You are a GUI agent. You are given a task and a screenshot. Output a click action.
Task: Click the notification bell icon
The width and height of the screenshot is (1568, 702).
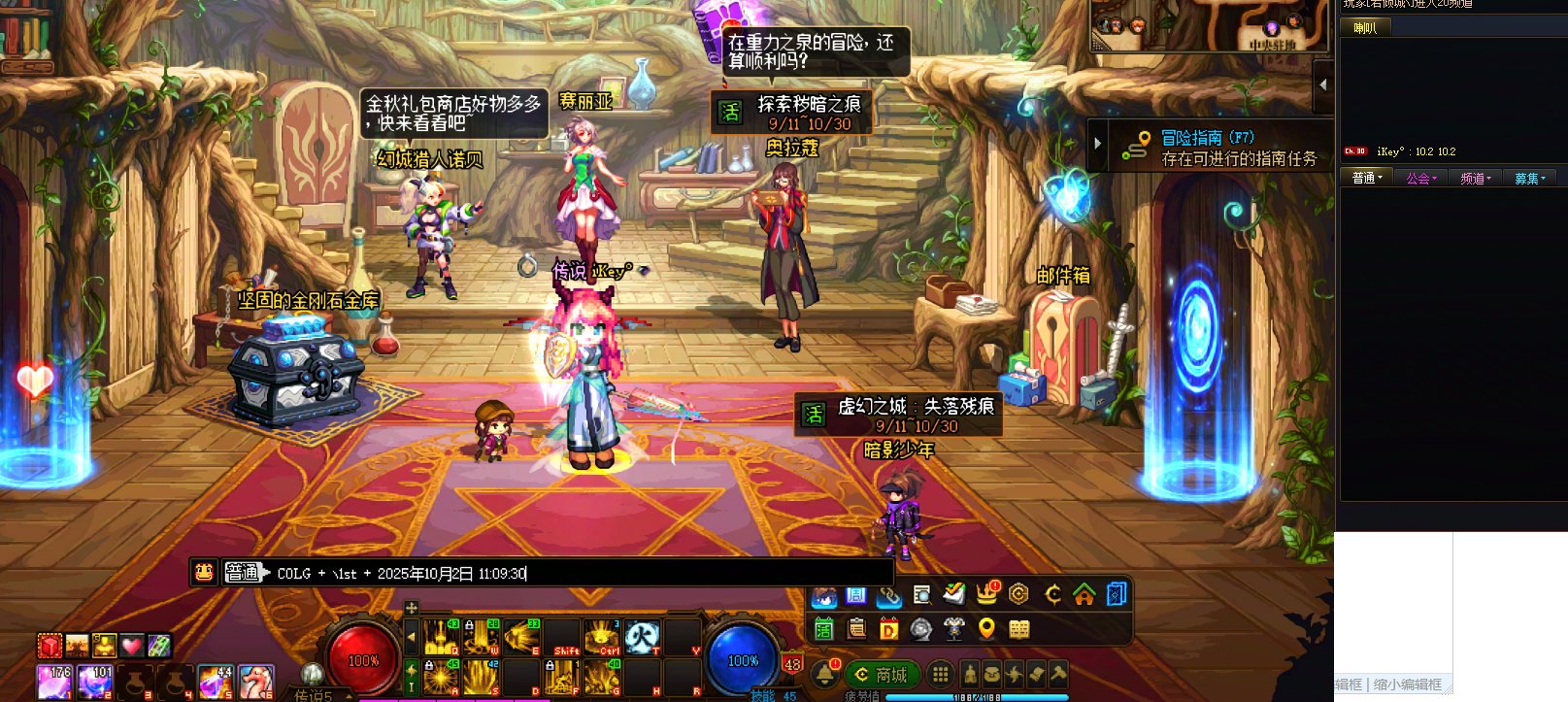[825, 673]
